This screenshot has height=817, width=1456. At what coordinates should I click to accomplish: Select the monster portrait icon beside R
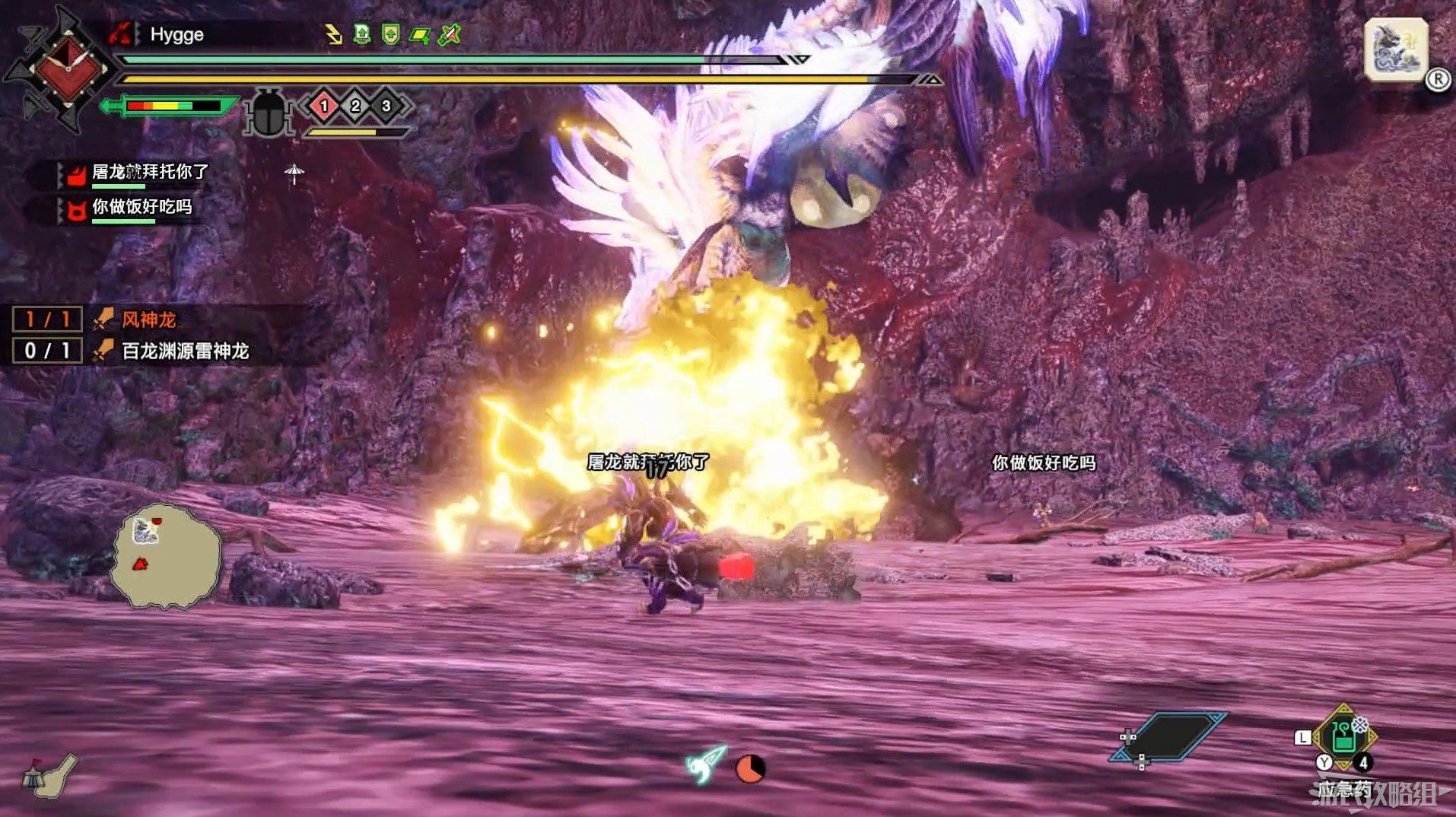click(1394, 49)
